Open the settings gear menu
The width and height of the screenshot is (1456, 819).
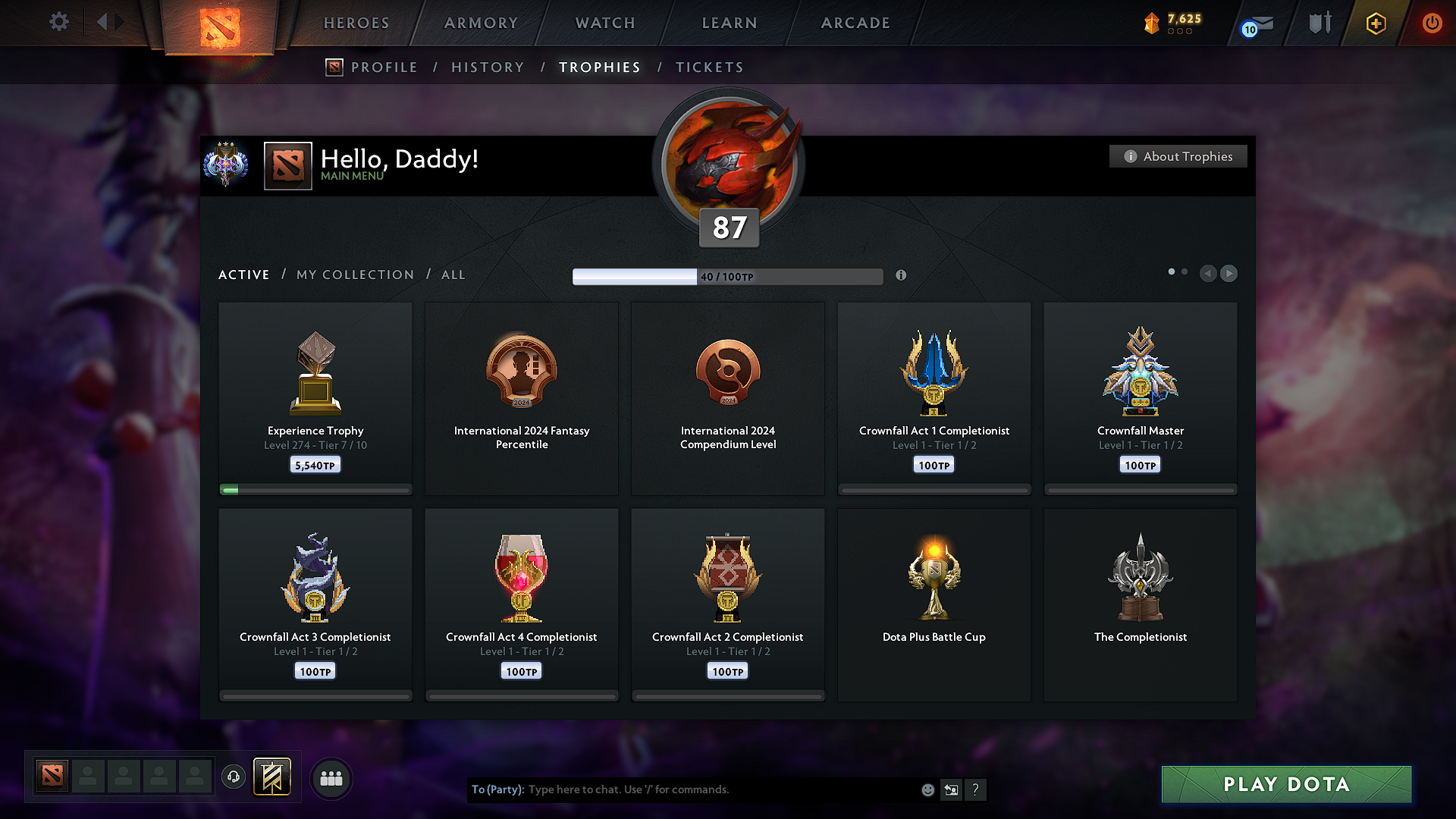59,22
